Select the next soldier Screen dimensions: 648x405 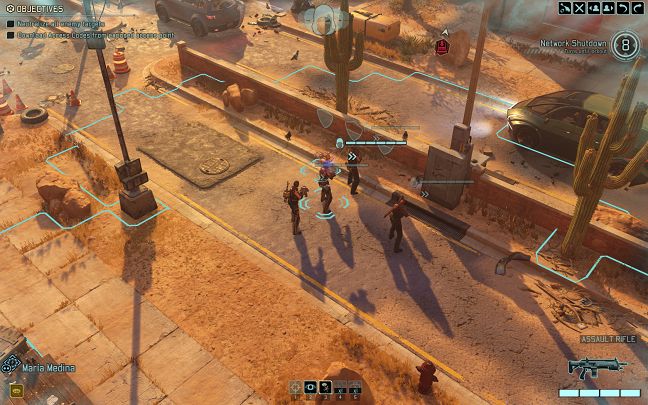point(608,8)
